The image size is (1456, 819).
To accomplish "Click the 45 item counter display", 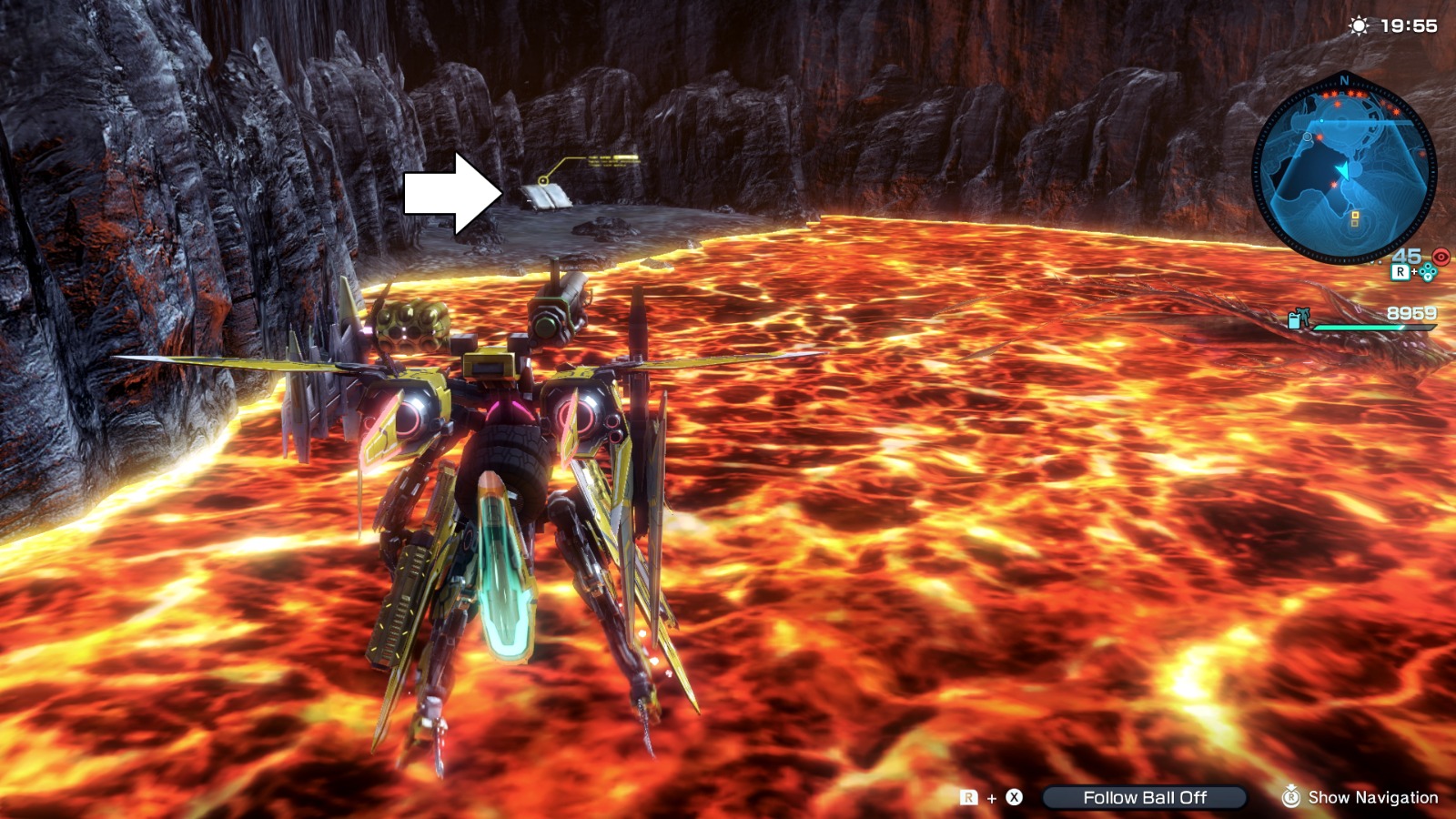I will (1406, 256).
